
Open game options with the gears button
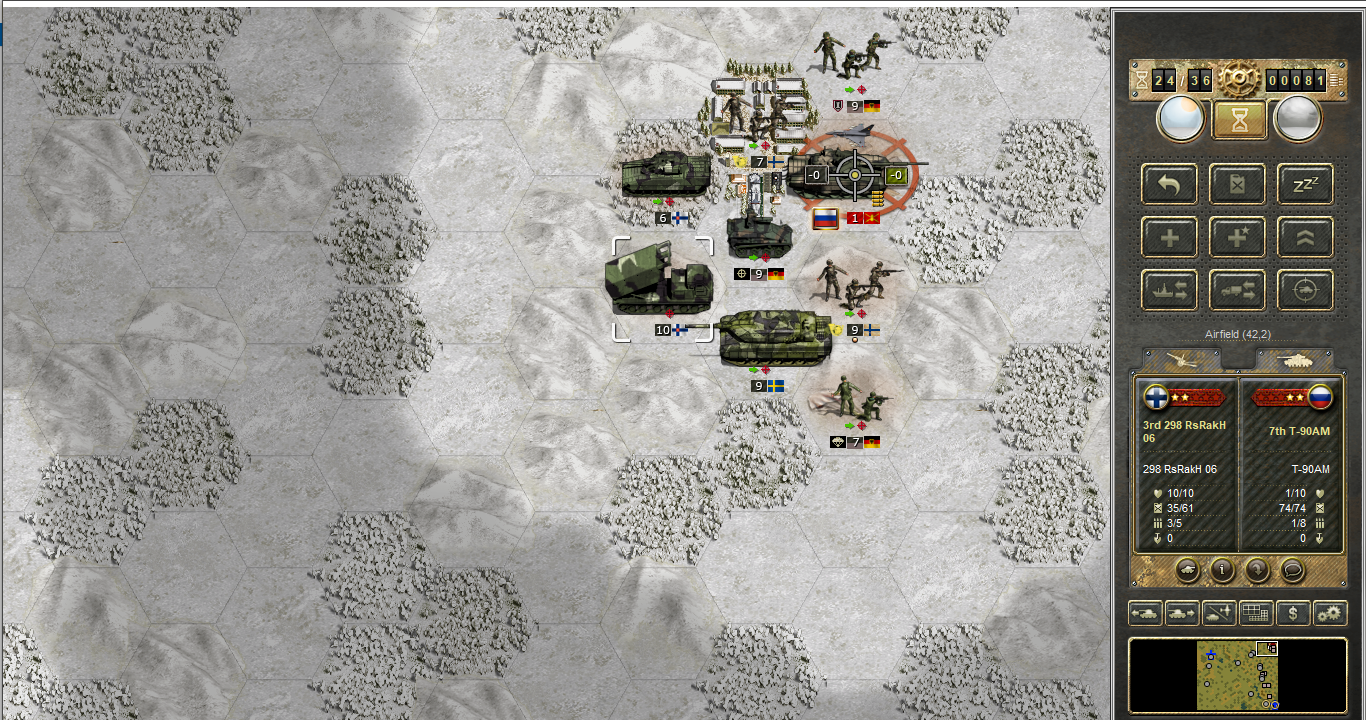pyautogui.click(x=1330, y=612)
